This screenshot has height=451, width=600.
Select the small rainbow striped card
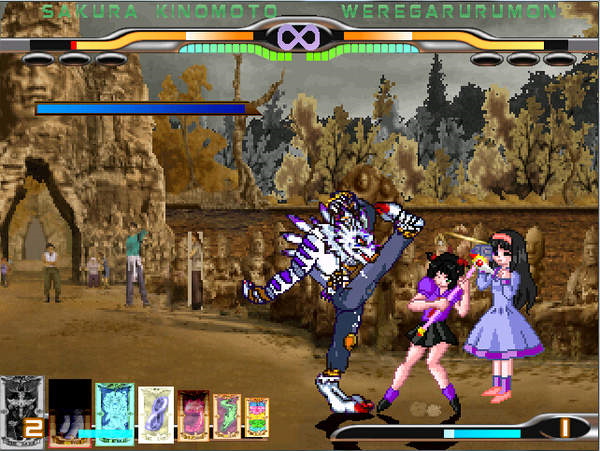click(257, 417)
